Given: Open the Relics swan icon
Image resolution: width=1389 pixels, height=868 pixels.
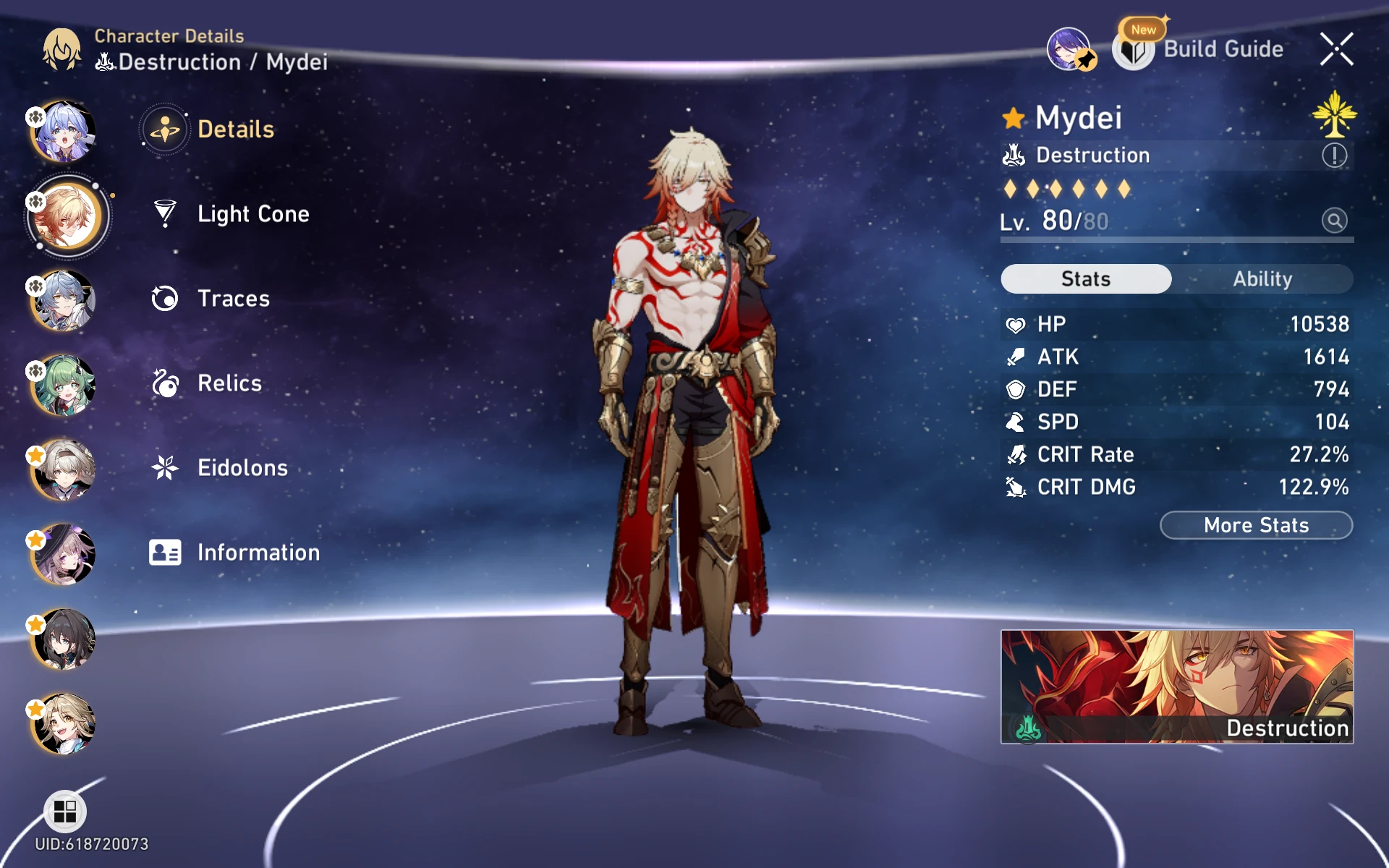Looking at the screenshot, I should click(166, 383).
